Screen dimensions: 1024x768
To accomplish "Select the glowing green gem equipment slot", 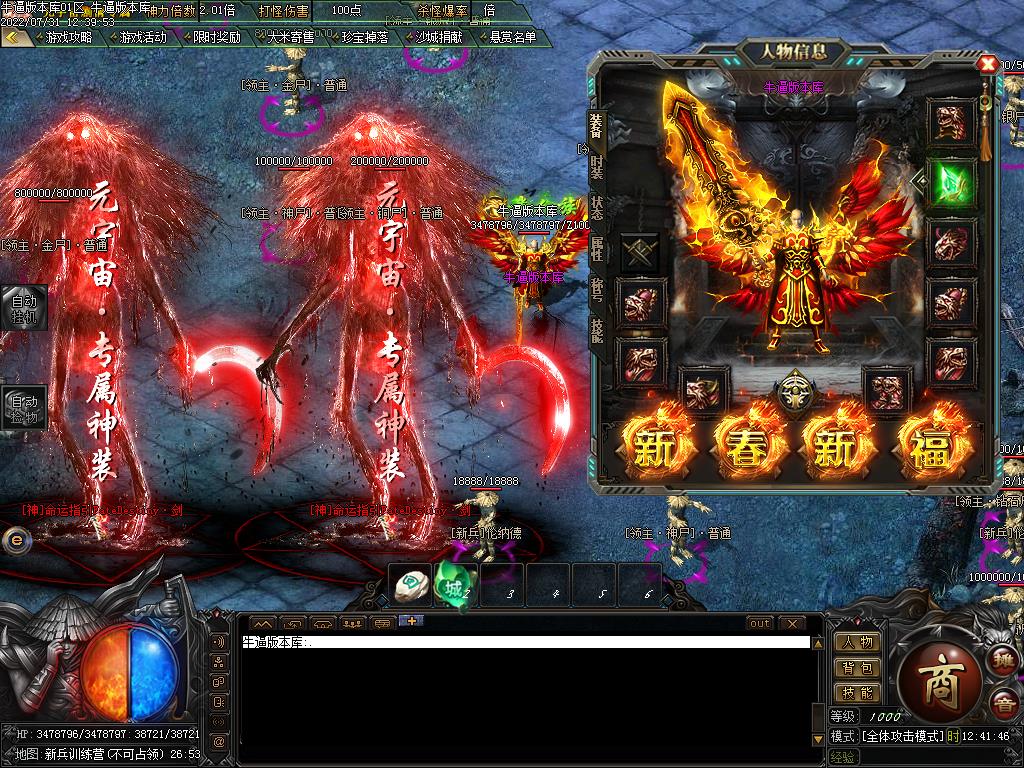I will tap(950, 183).
